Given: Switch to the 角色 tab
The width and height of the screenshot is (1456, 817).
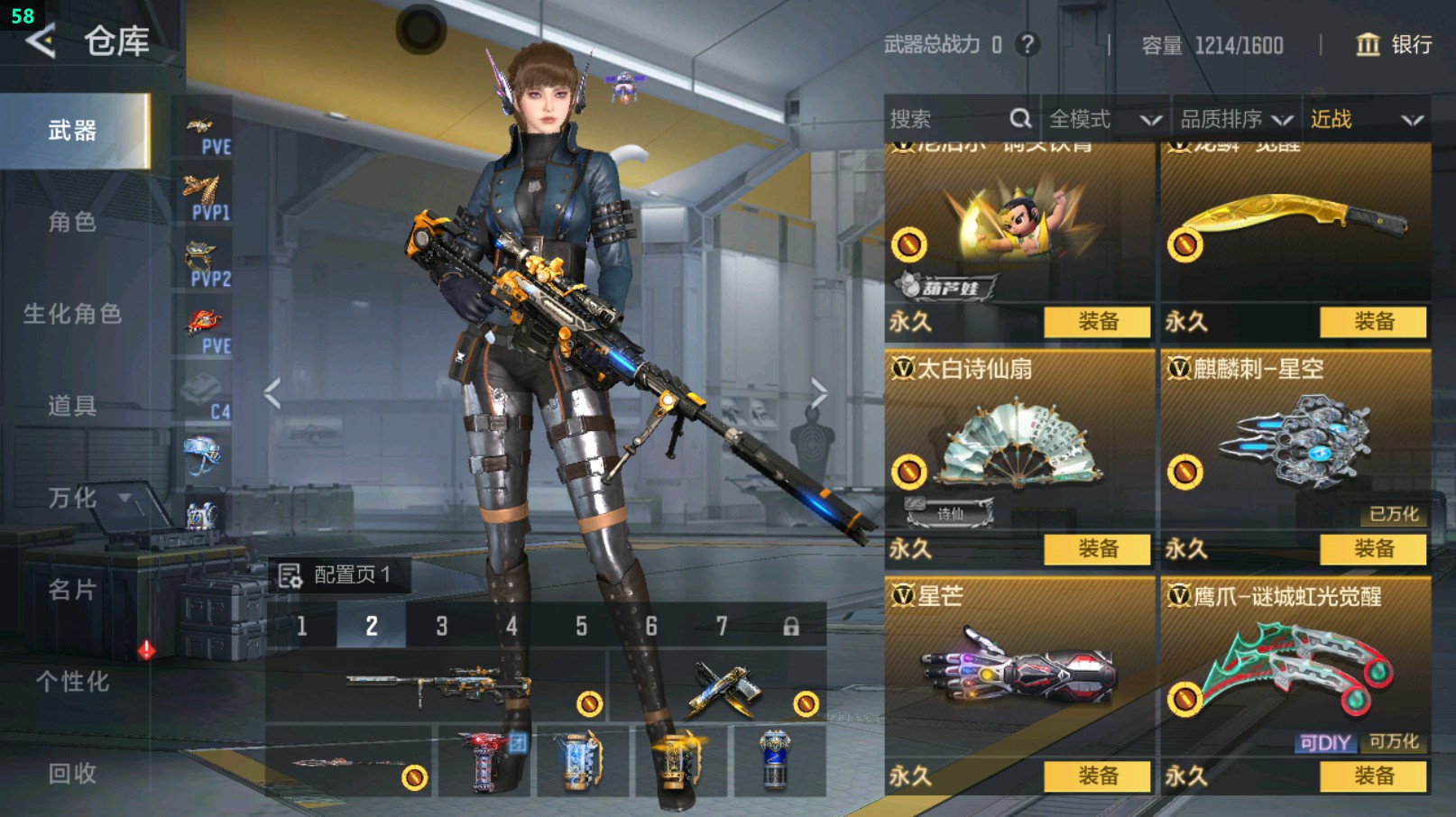Looking at the screenshot, I should pyautogui.click(x=72, y=222).
